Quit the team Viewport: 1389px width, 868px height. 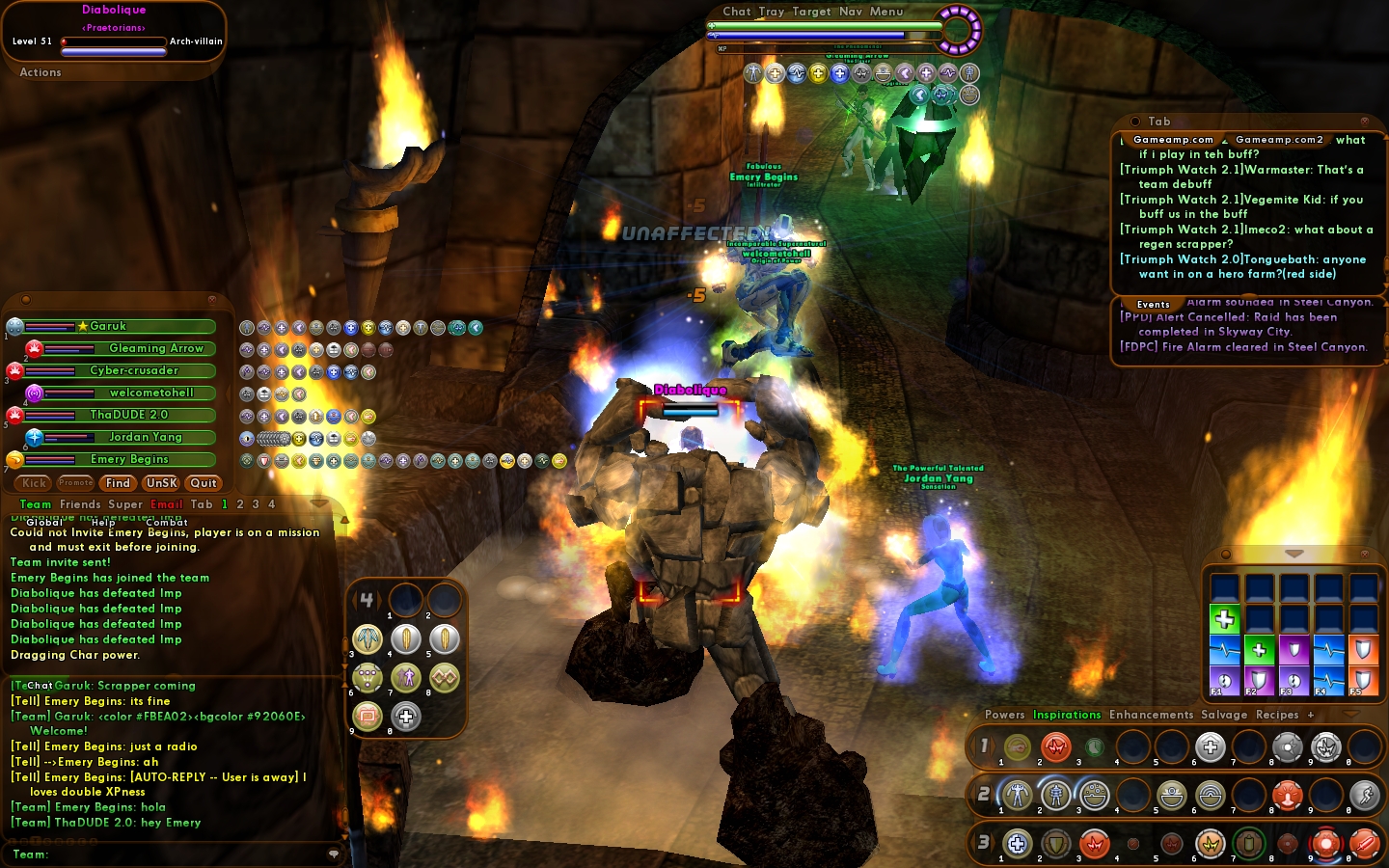click(x=204, y=483)
